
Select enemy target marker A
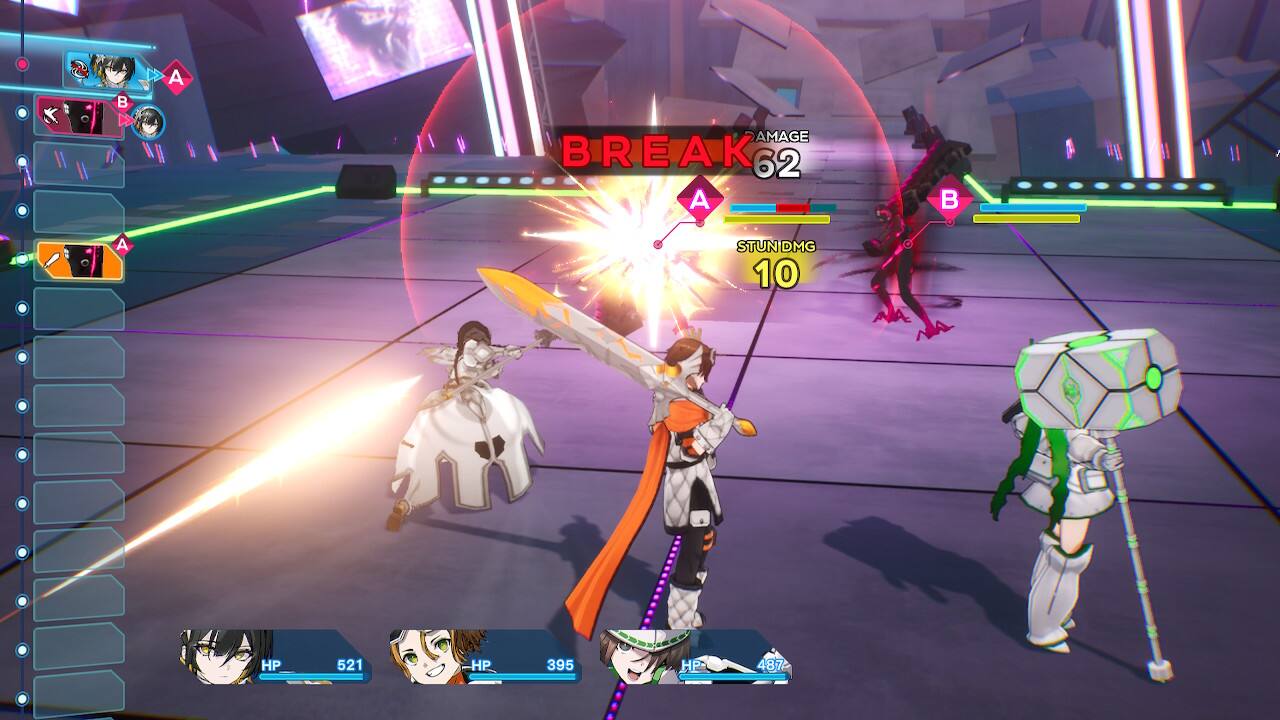(x=700, y=200)
